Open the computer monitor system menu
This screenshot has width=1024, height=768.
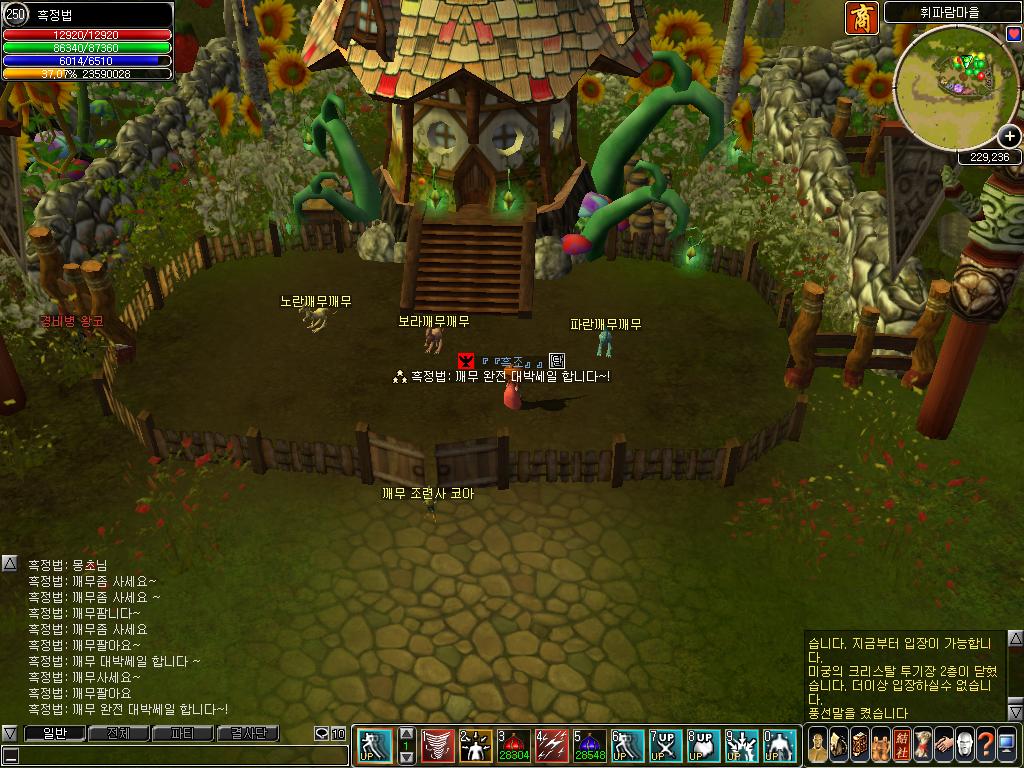click(x=1006, y=745)
